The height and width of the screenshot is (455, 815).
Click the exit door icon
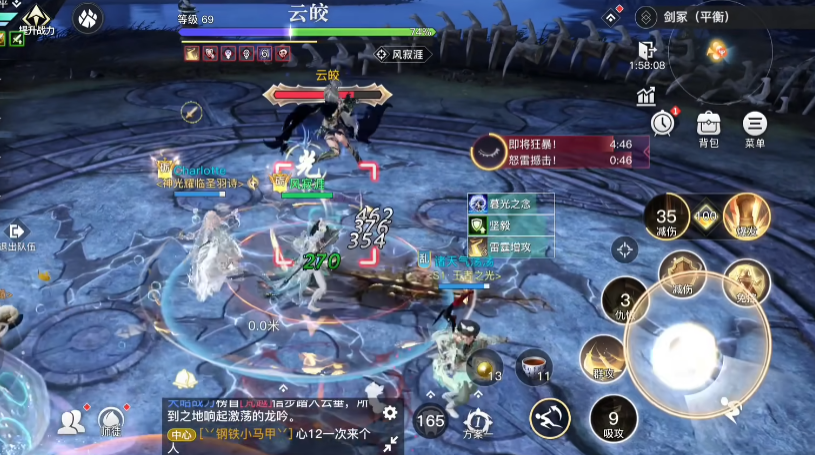(x=645, y=50)
